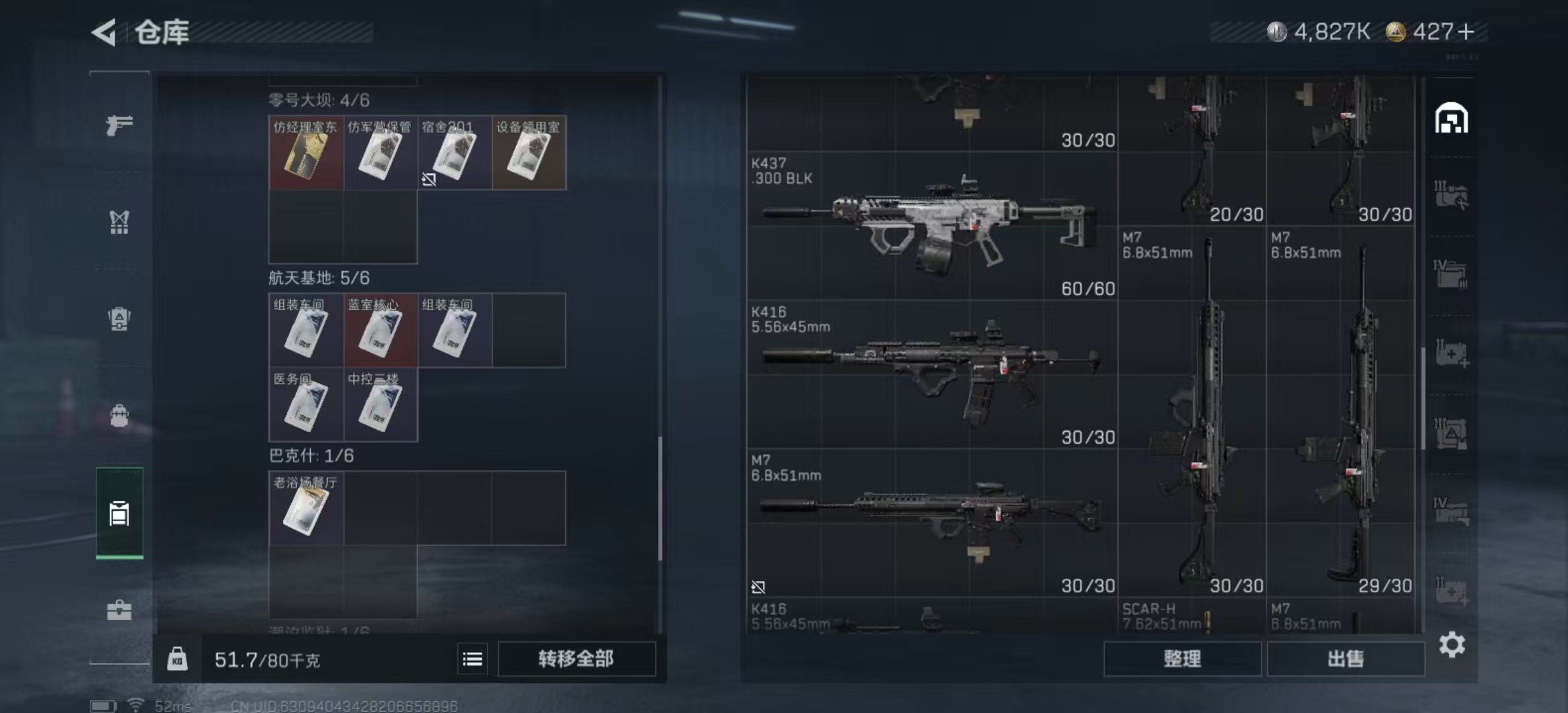Pick the 老浴场餐厅 keycard

click(x=306, y=508)
